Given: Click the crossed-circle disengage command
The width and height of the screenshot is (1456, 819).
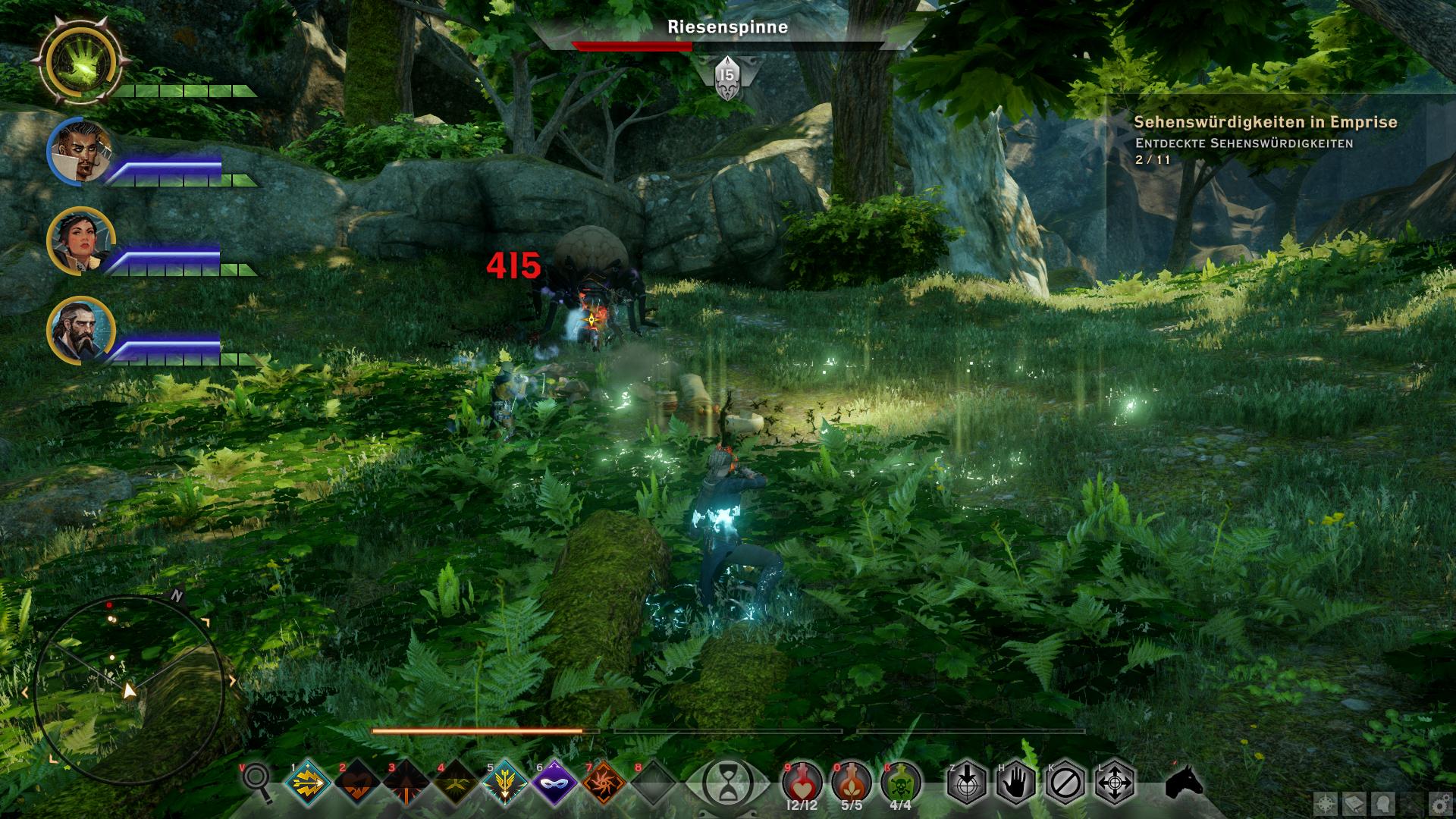Looking at the screenshot, I should [x=1065, y=782].
